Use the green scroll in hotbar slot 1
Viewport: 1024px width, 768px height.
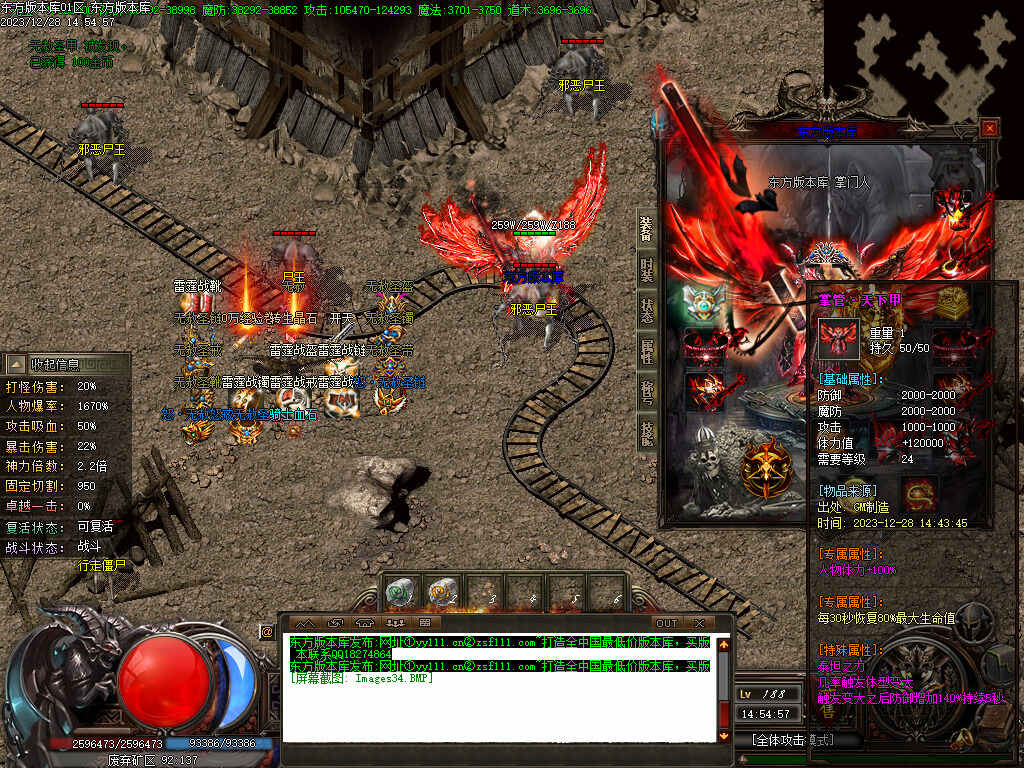(400, 594)
